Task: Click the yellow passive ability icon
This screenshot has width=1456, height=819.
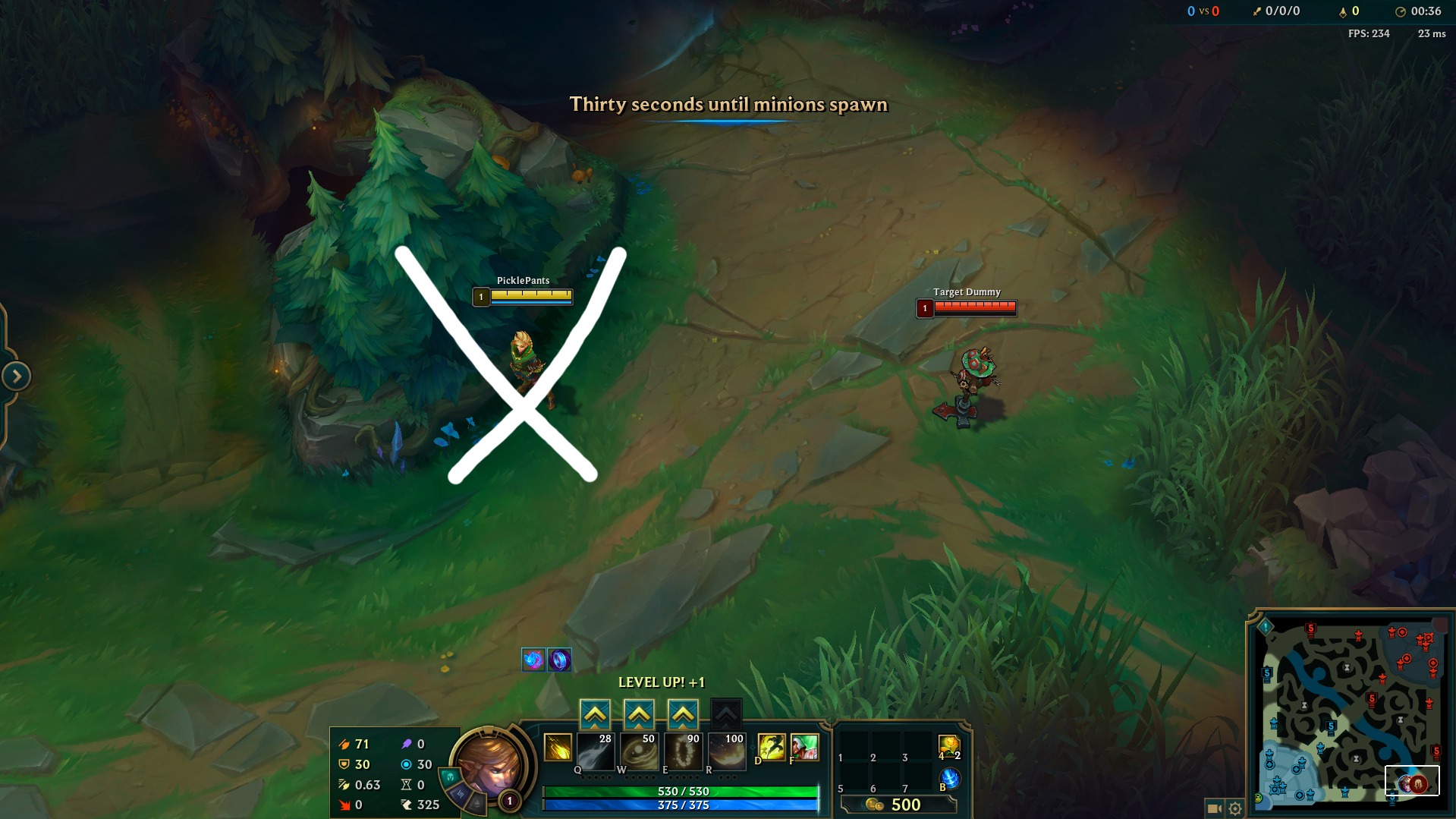Action: 558,748
